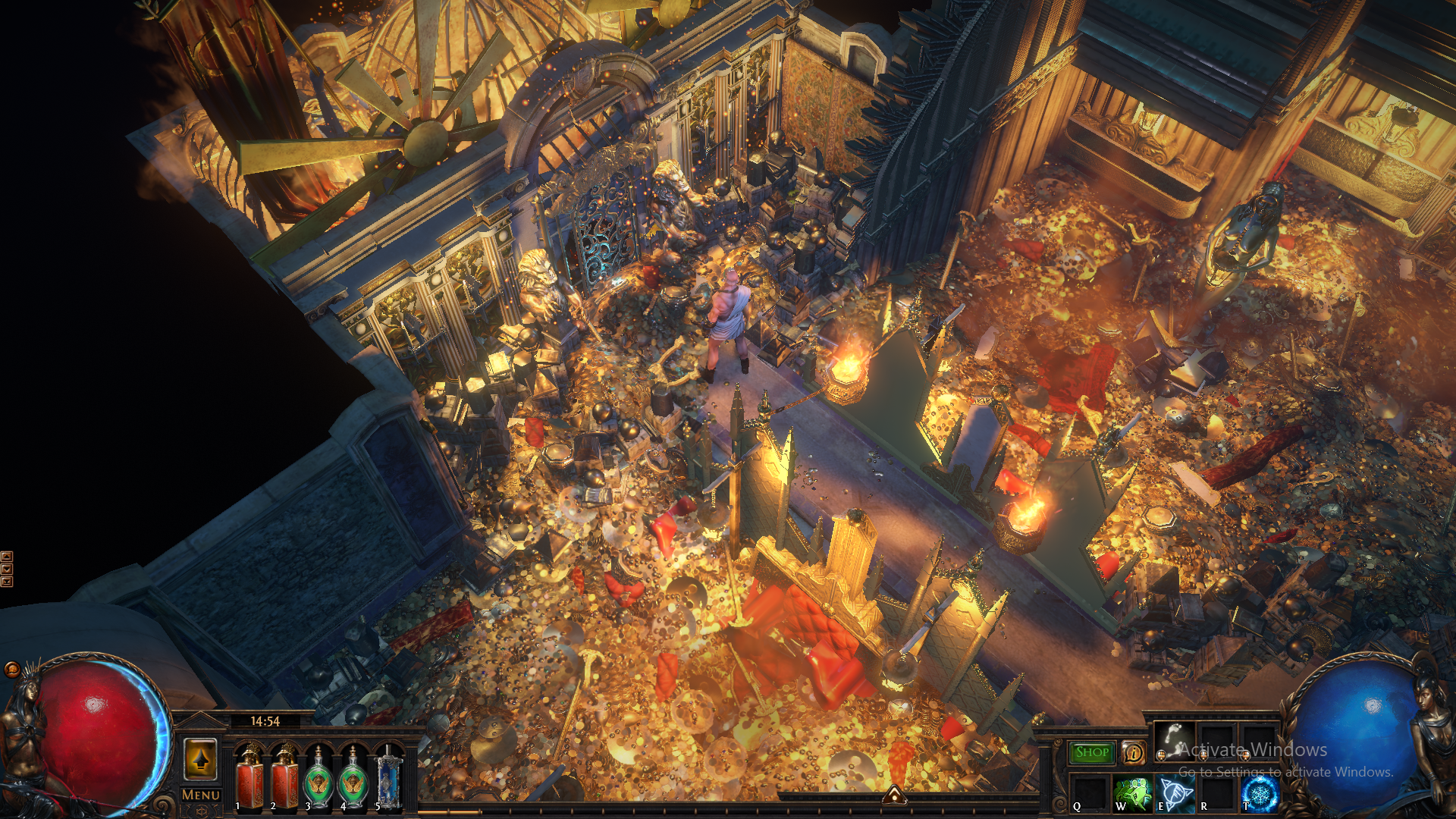The image size is (1456, 819).
Task: Activate the snowflake ice skill
Action: [1260, 793]
